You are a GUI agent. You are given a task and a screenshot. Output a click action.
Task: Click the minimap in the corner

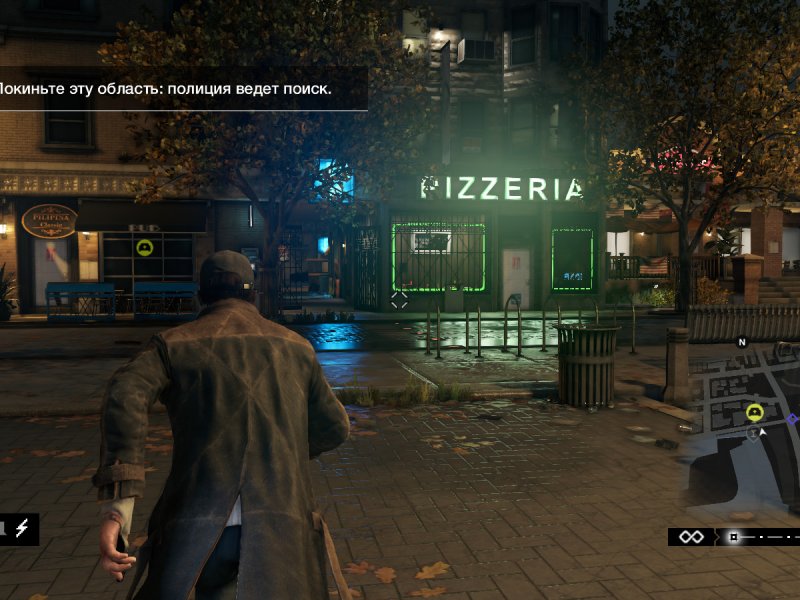(745, 428)
